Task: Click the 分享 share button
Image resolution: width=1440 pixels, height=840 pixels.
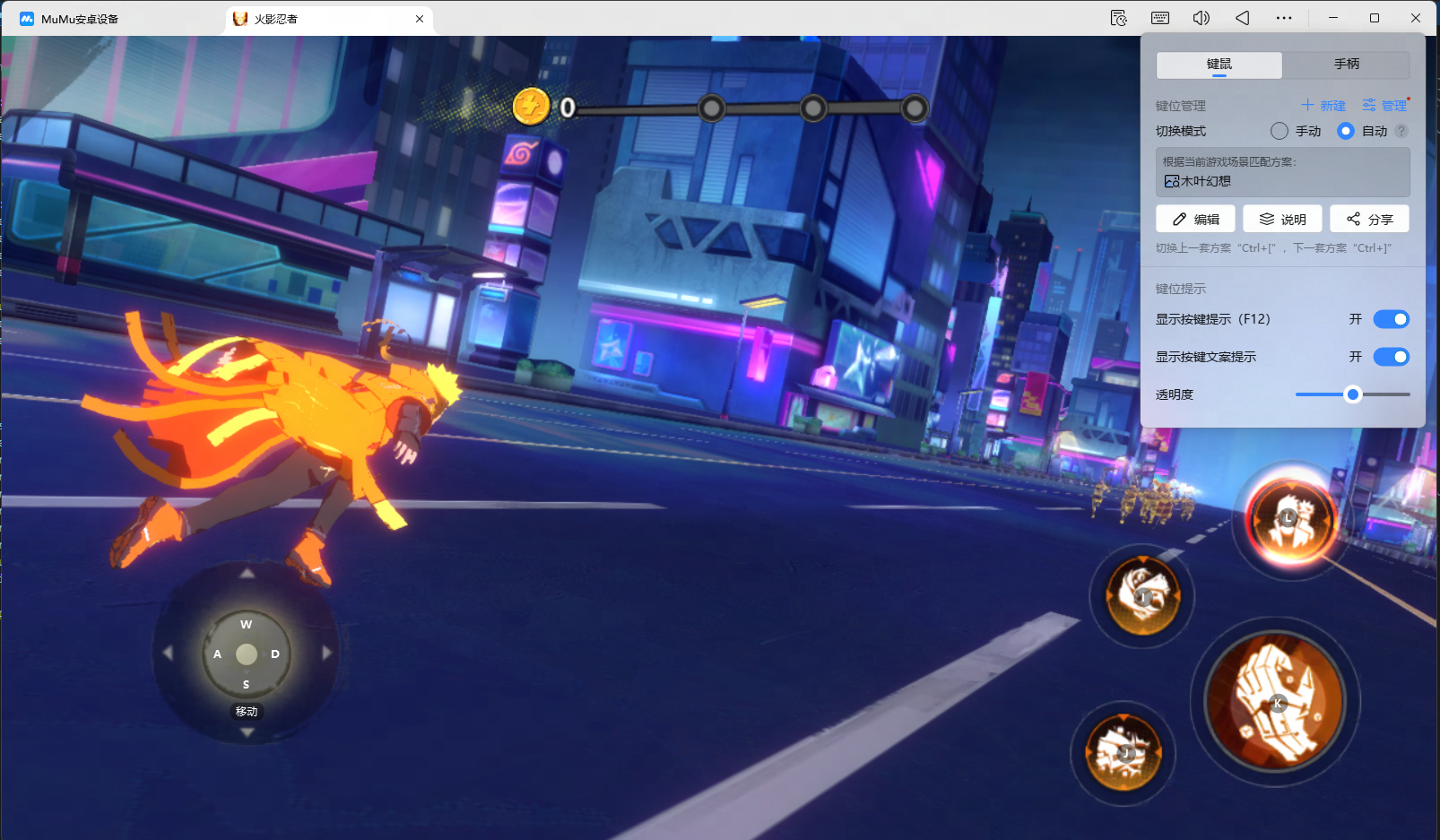Action: click(x=1369, y=220)
